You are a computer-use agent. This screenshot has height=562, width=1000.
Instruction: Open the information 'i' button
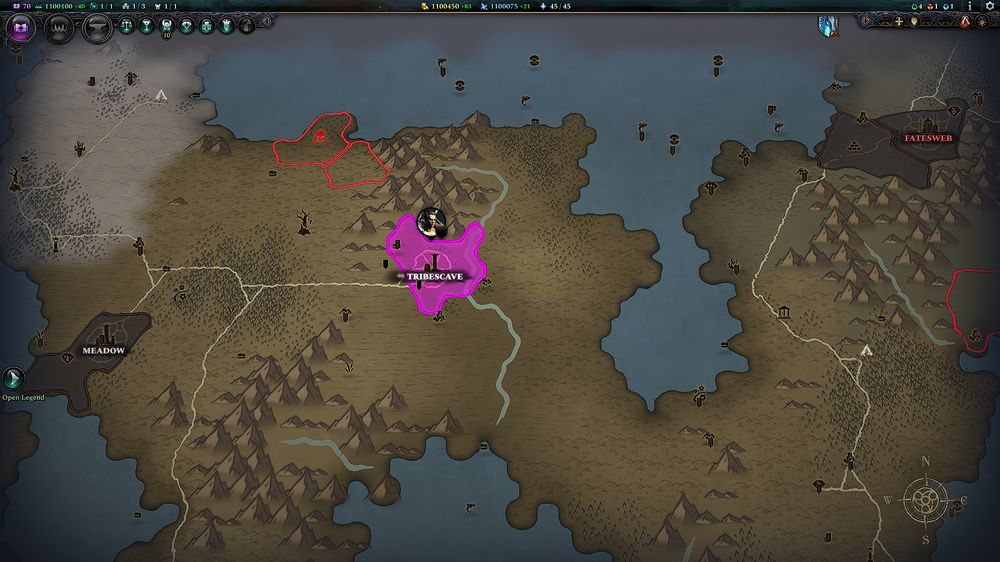(969, 6)
